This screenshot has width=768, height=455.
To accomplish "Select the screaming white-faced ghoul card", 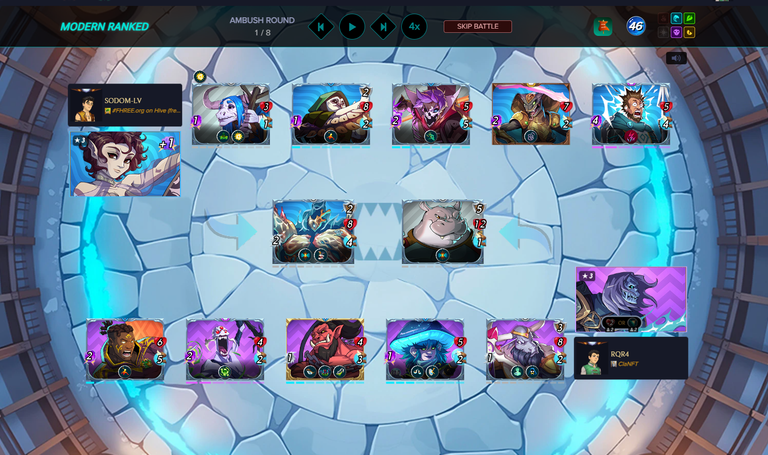I will (225, 349).
